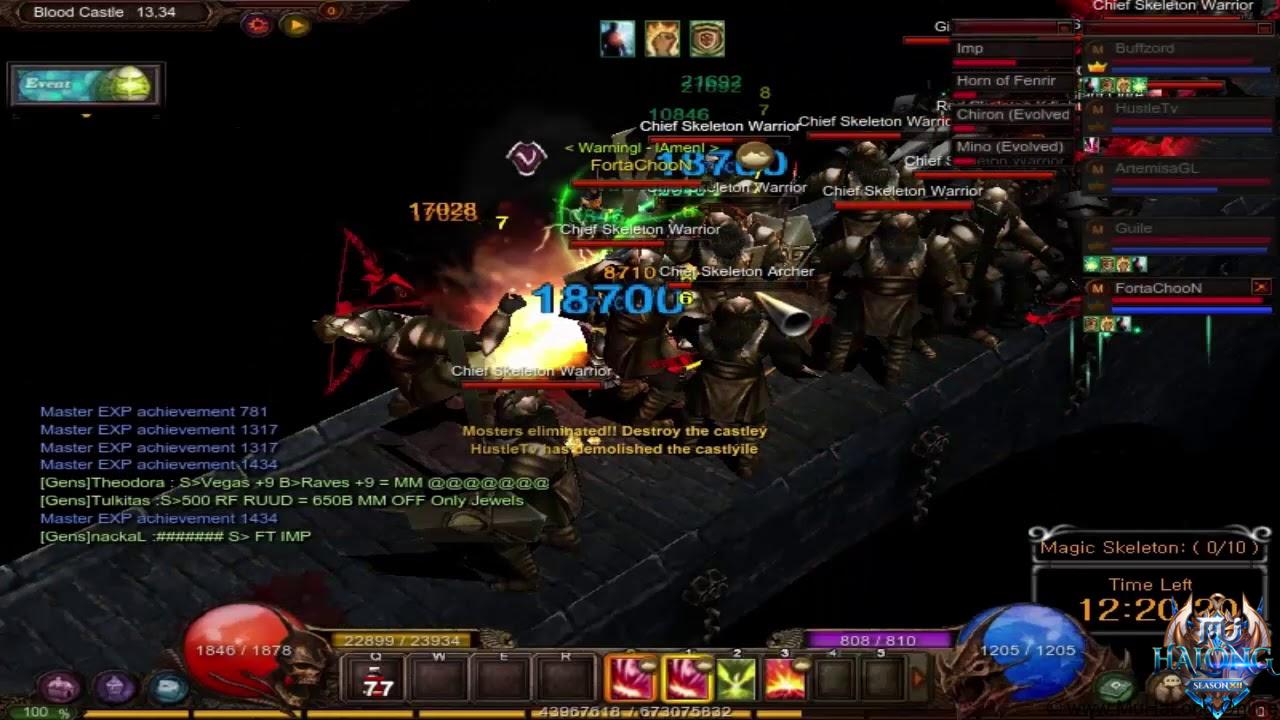Select the skill in hotbar slot Q
Image resolution: width=1280 pixels, height=720 pixels.
coord(375,678)
